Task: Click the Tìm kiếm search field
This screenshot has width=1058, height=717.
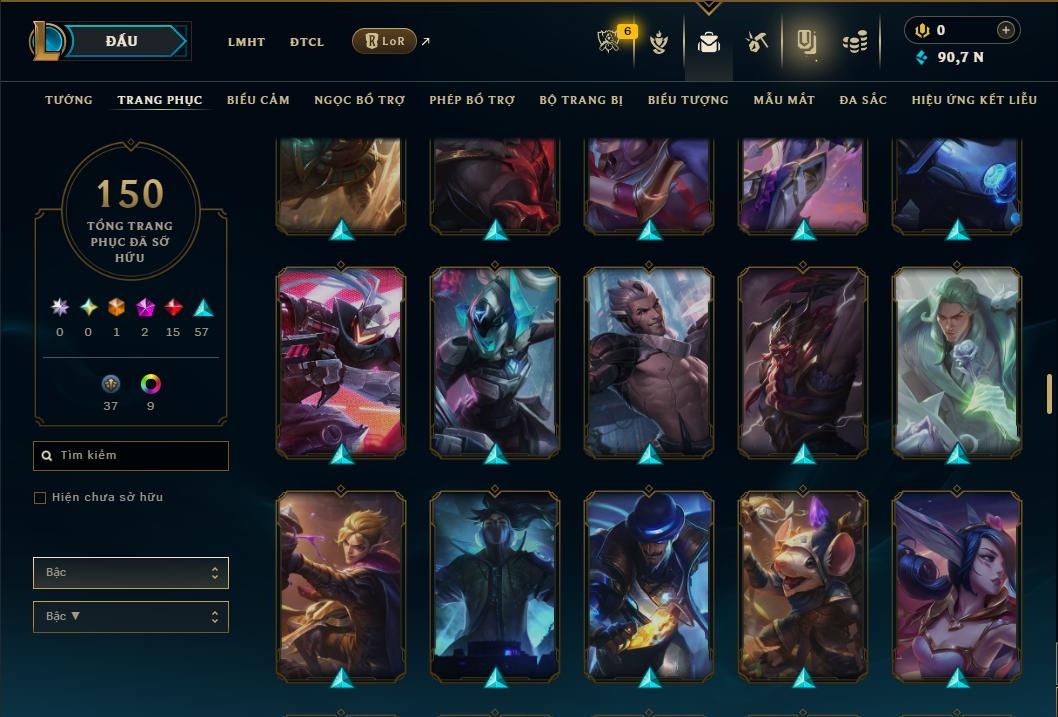Action: (131, 456)
